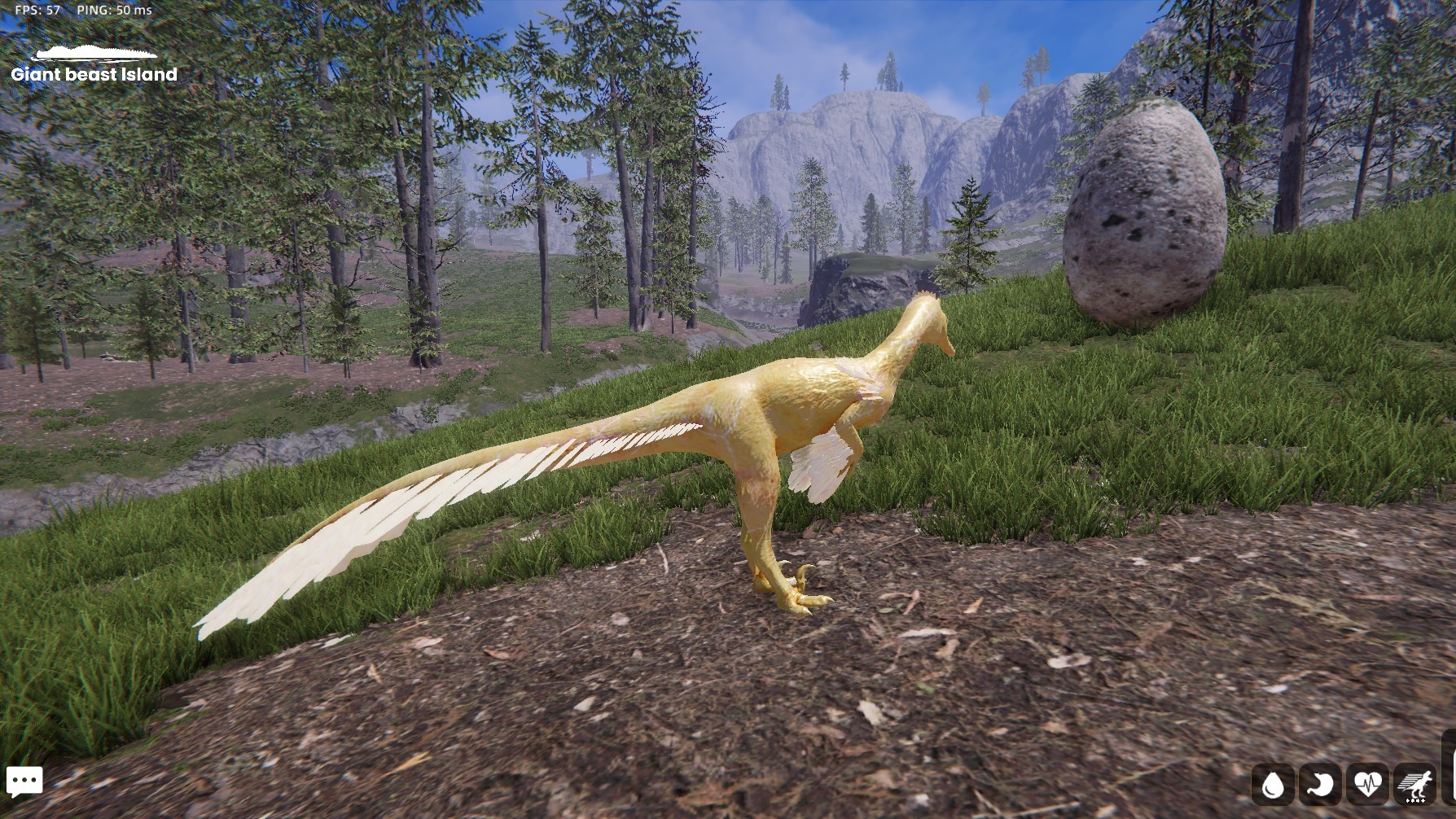Image resolution: width=1456 pixels, height=819 pixels.
Task: Select the running dinosaur stamina icon
Action: [1415, 785]
